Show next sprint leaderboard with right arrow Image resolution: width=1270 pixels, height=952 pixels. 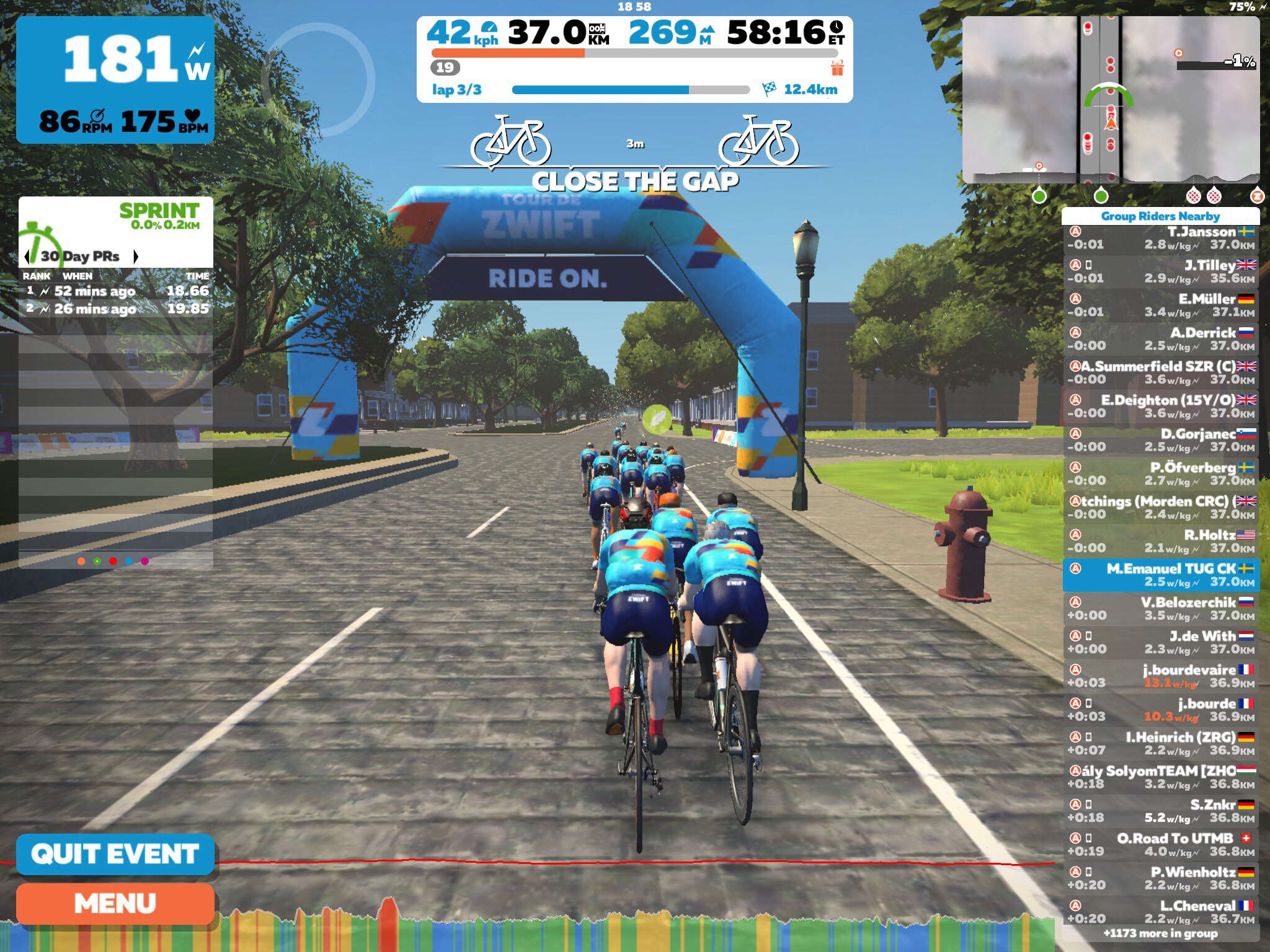tap(136, 256)
